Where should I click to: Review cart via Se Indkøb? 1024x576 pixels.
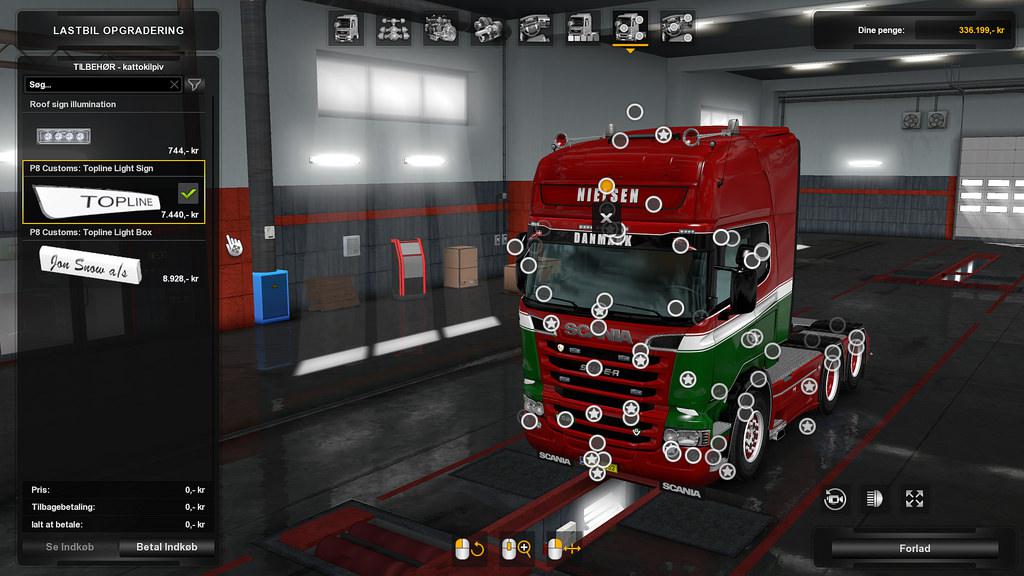click(x=66, y=547)
